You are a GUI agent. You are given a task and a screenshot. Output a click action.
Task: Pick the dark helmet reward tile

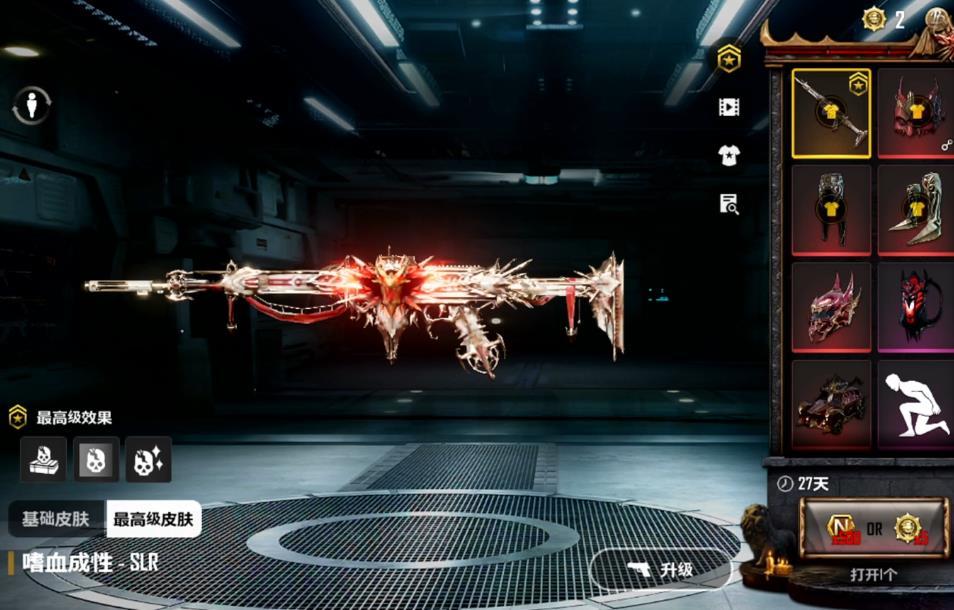point(830,210)
